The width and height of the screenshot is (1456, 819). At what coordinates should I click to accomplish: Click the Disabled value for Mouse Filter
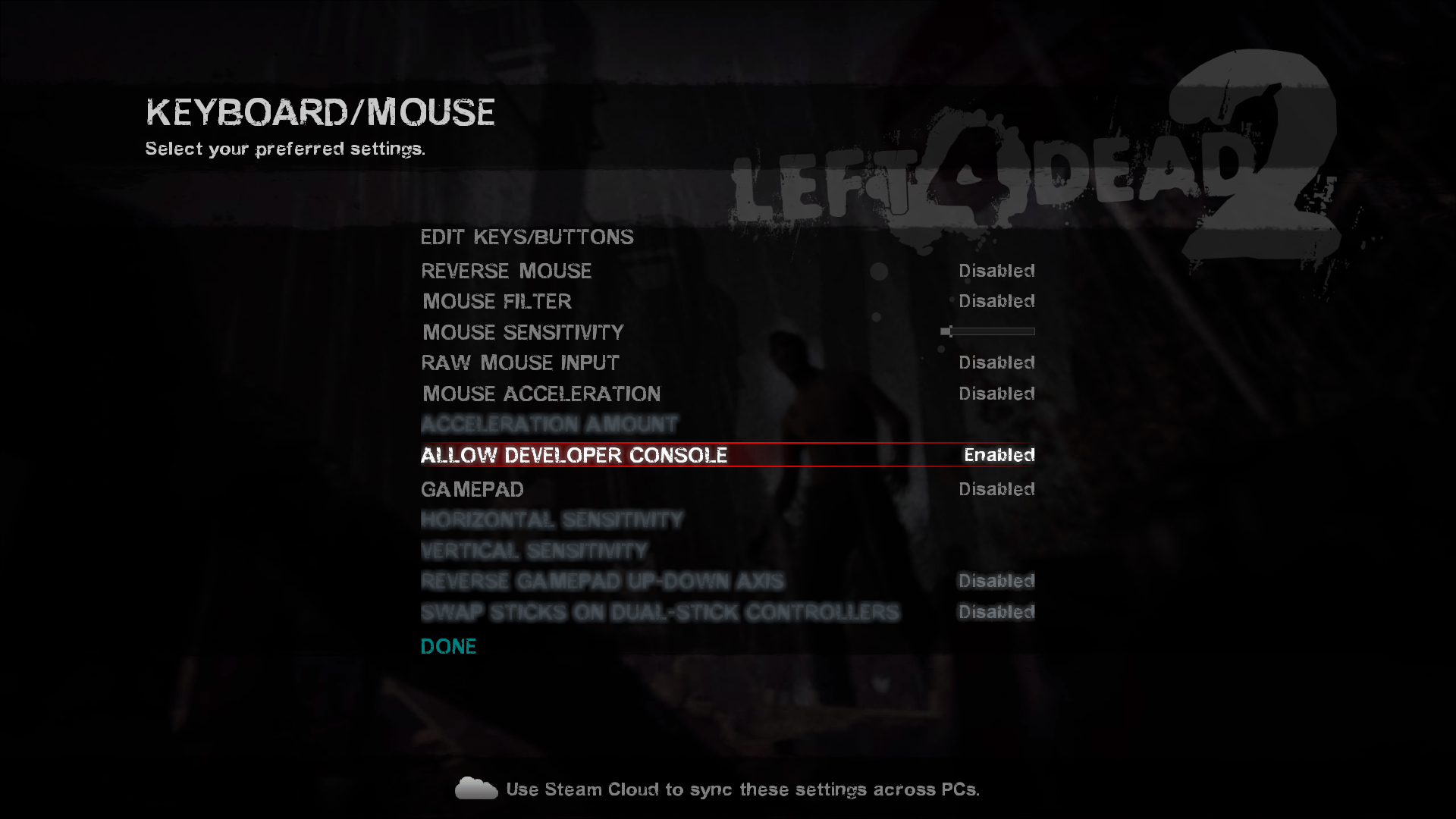point(996,301)
